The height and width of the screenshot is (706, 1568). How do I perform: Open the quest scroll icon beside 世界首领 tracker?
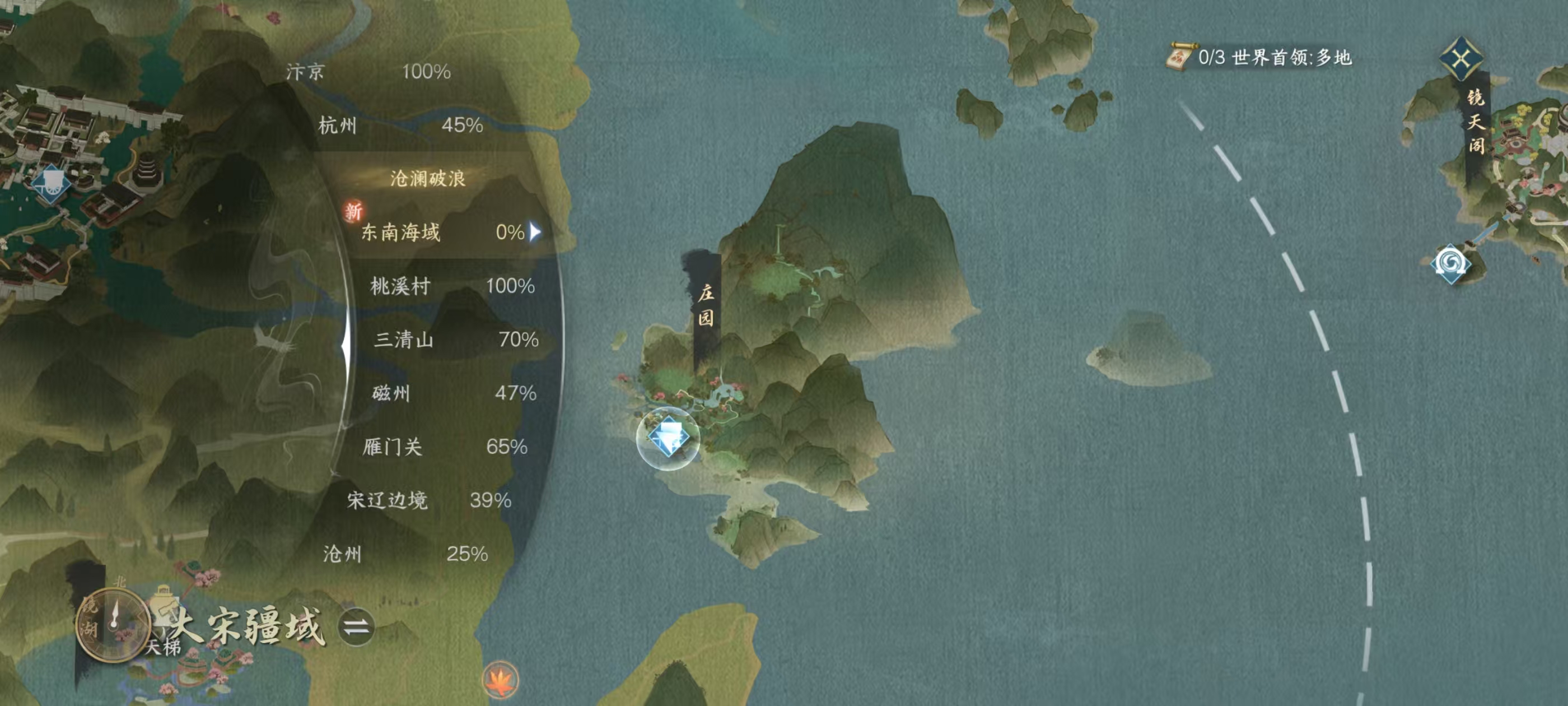tap(1183, 57)
